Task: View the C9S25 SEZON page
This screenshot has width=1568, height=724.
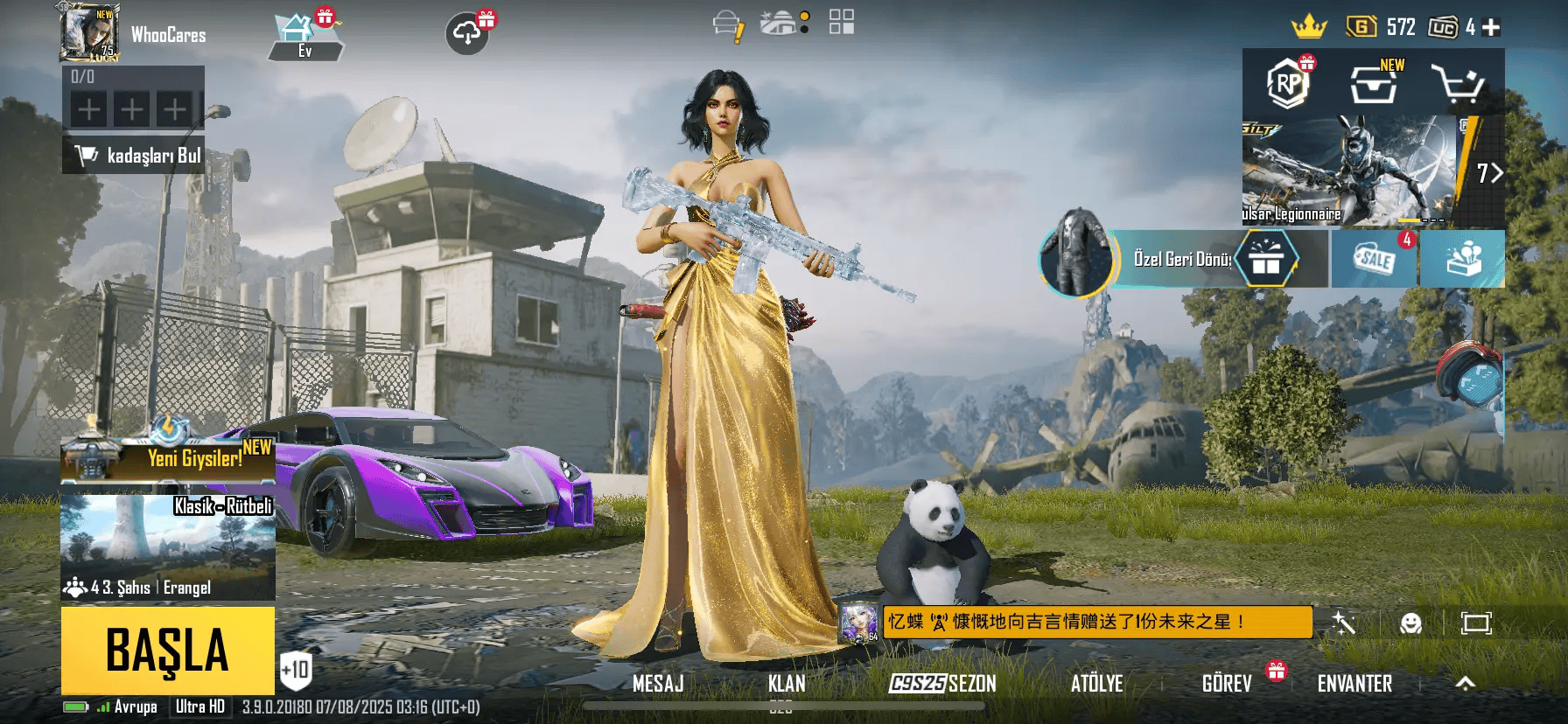Action: (x=942, y=684)
